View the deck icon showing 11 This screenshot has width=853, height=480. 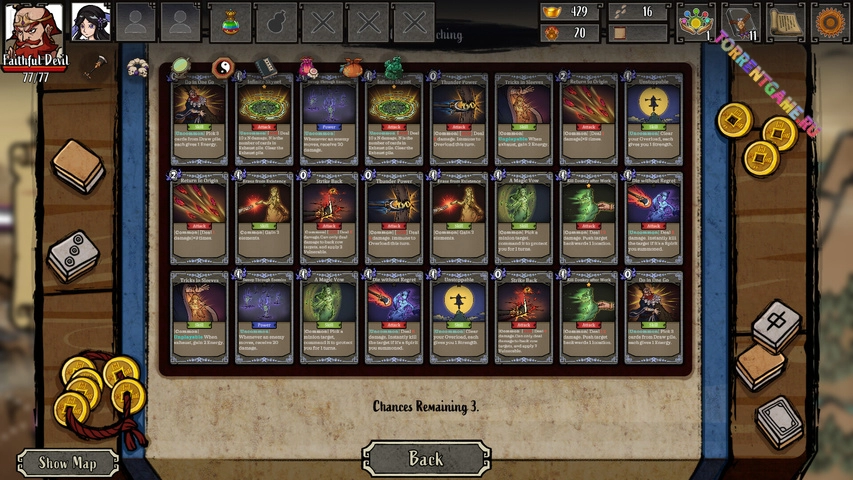point(741,22)
